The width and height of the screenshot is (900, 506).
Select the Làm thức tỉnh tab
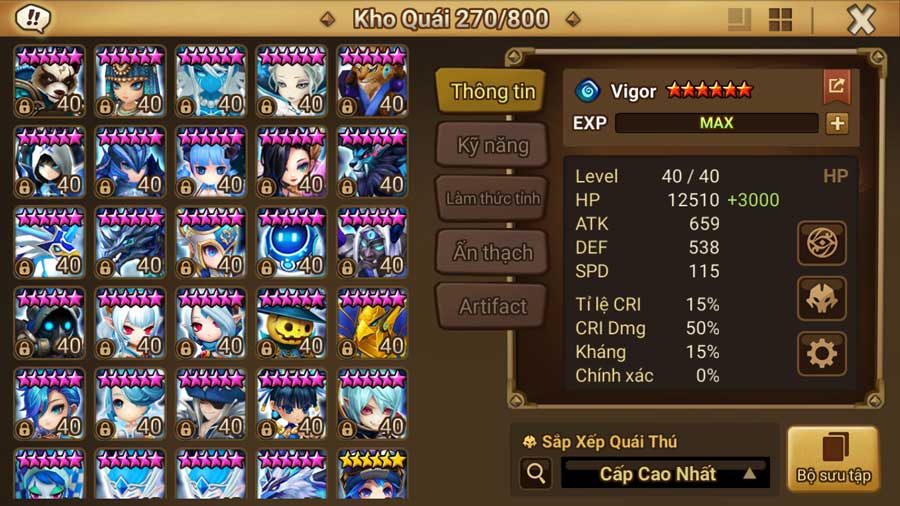(492, 198)
